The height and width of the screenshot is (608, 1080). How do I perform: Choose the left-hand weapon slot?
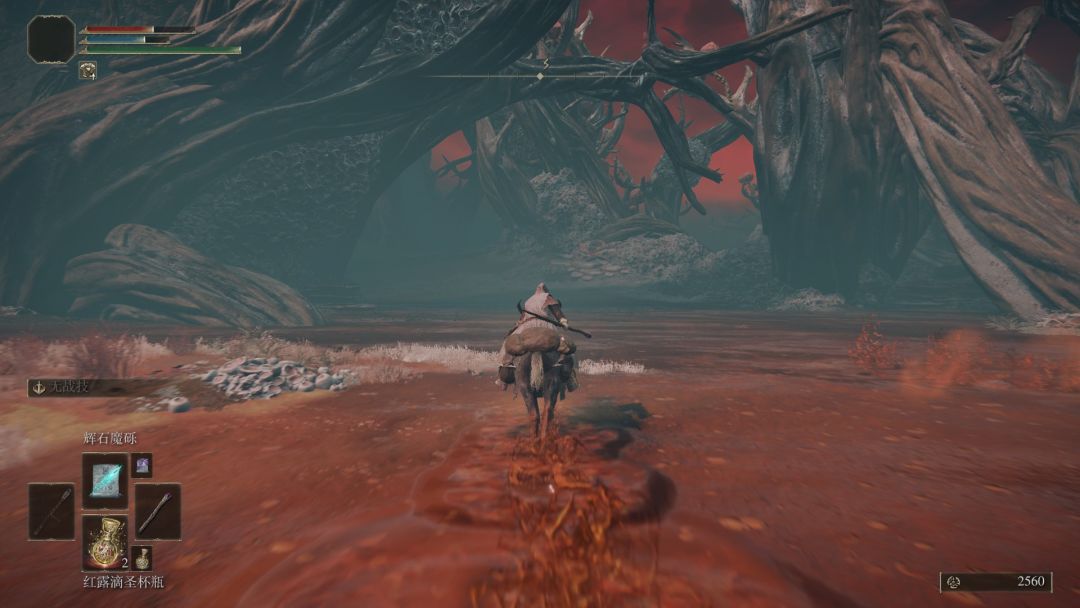click(x=51, y=511)
